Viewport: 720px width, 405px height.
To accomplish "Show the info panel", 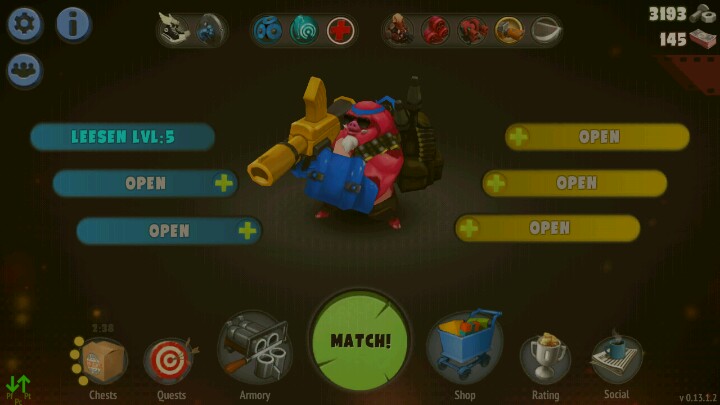I will (73, 24).
